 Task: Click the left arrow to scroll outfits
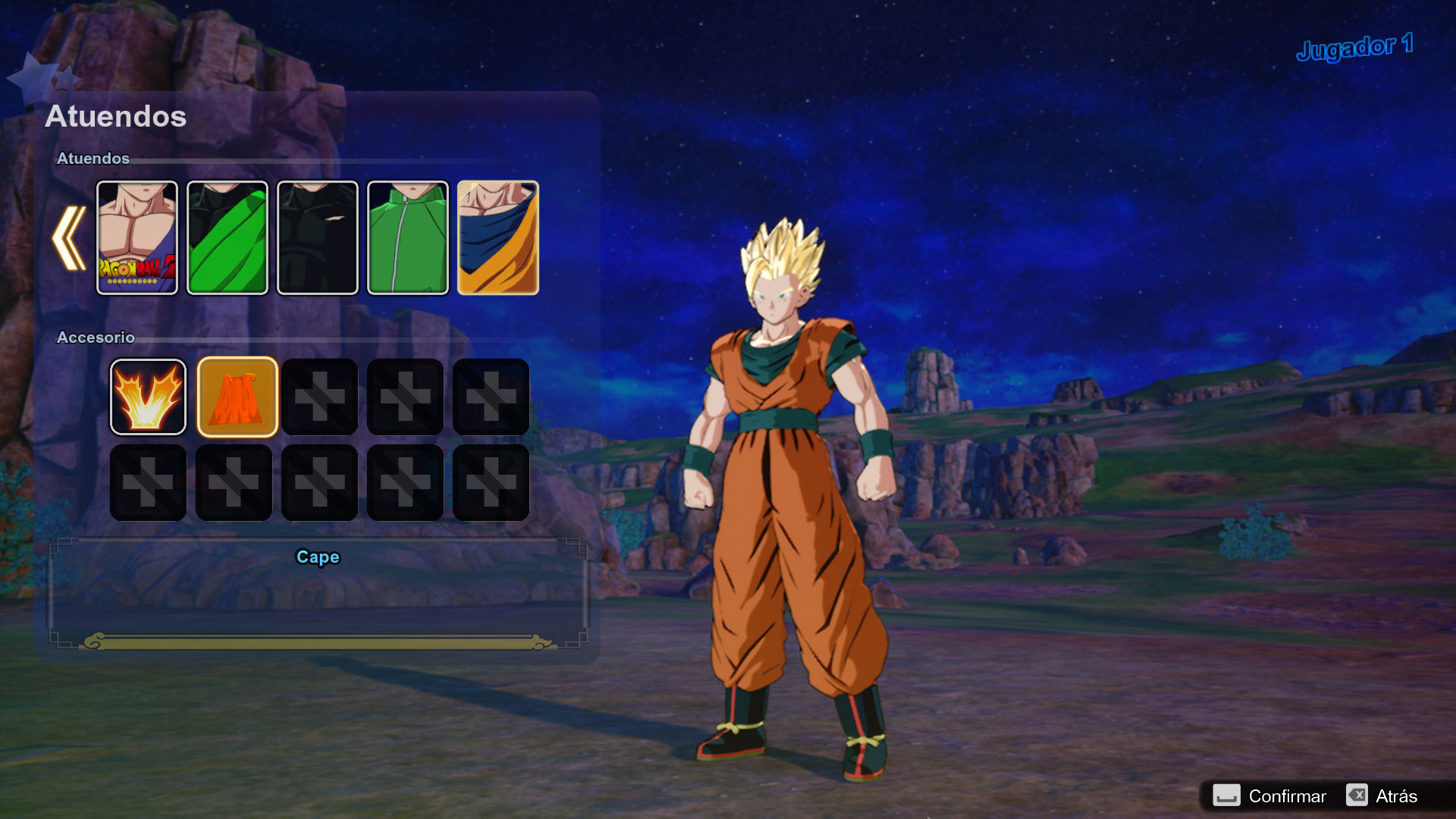(68, 237)
